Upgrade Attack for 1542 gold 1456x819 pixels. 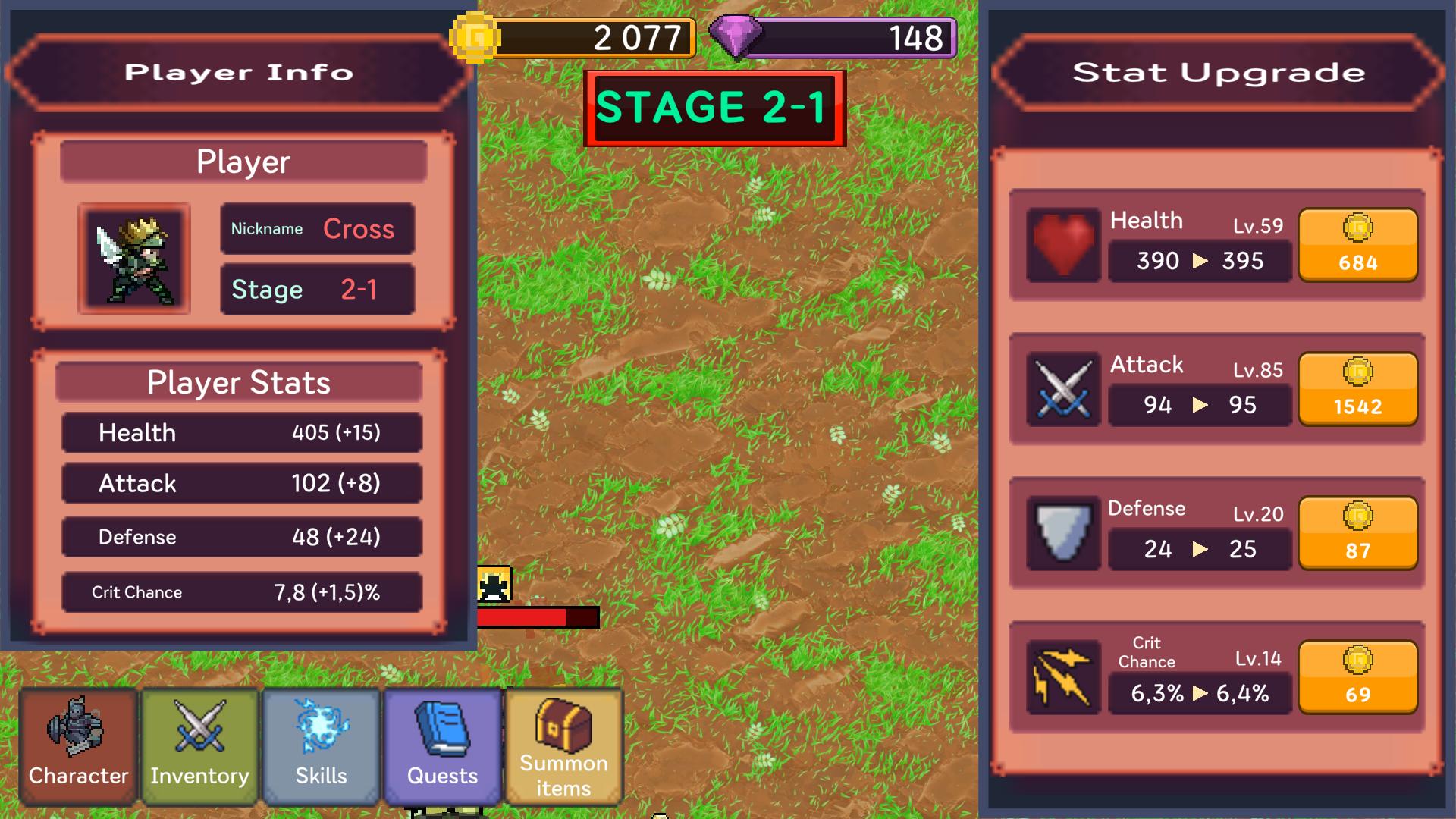1357,391
